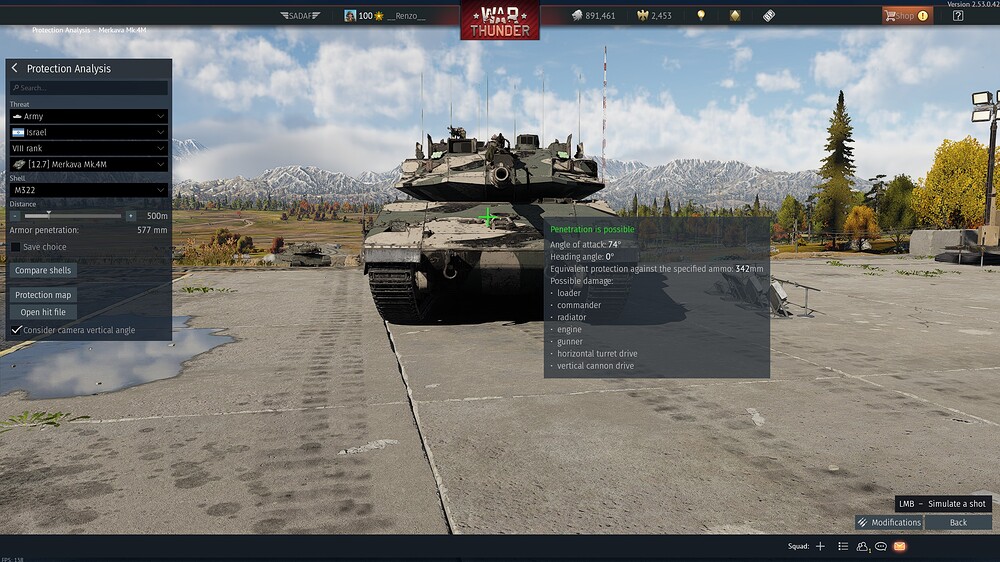Expand the VIII rank dropdown
1000x562 pixels.
pos(88,148)
